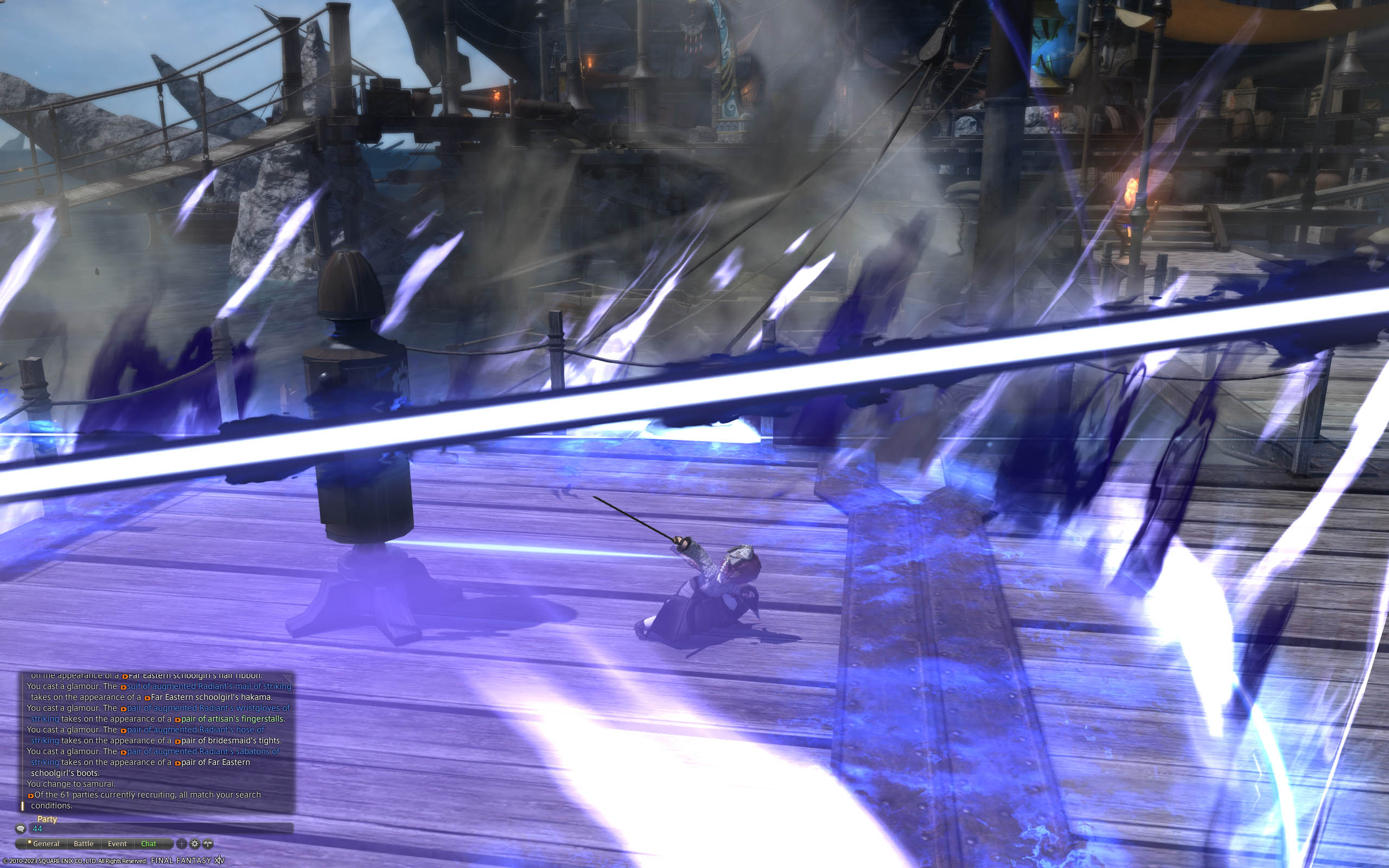Open the Novice Network sprout icon
1389x868 pixels.
209,844
